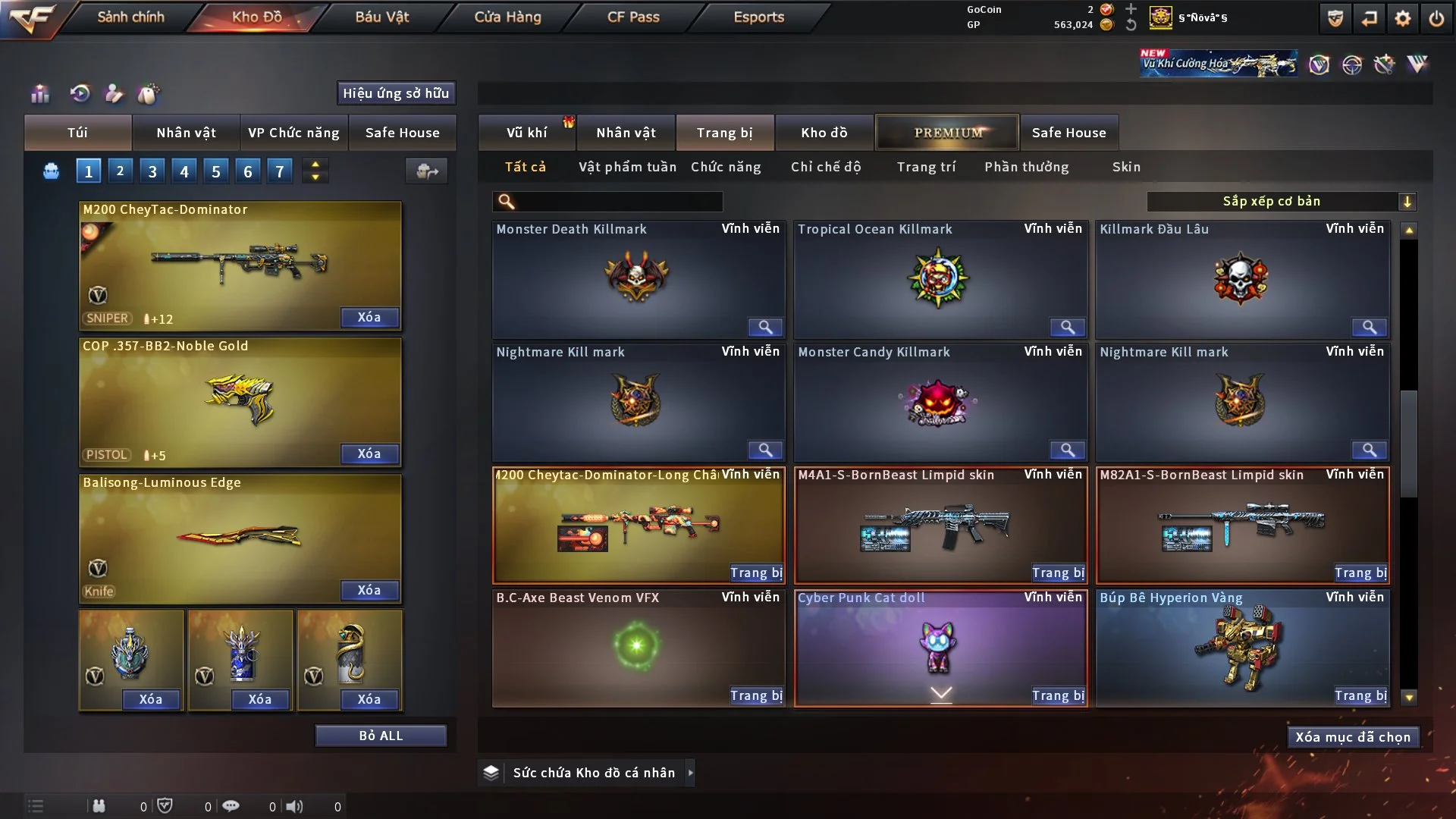1456x819 pixels.
Task: Show Hiệu ứng sở hữu effects
Action: pyautogui.click(x=396, y=93)
